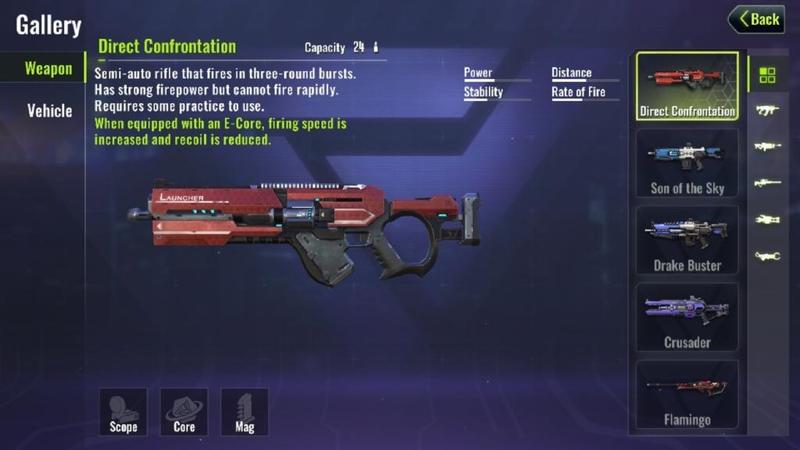Select the Drake Buster weapon
The height and width of the screenshot is (450, 800).
tap(687, 240)
